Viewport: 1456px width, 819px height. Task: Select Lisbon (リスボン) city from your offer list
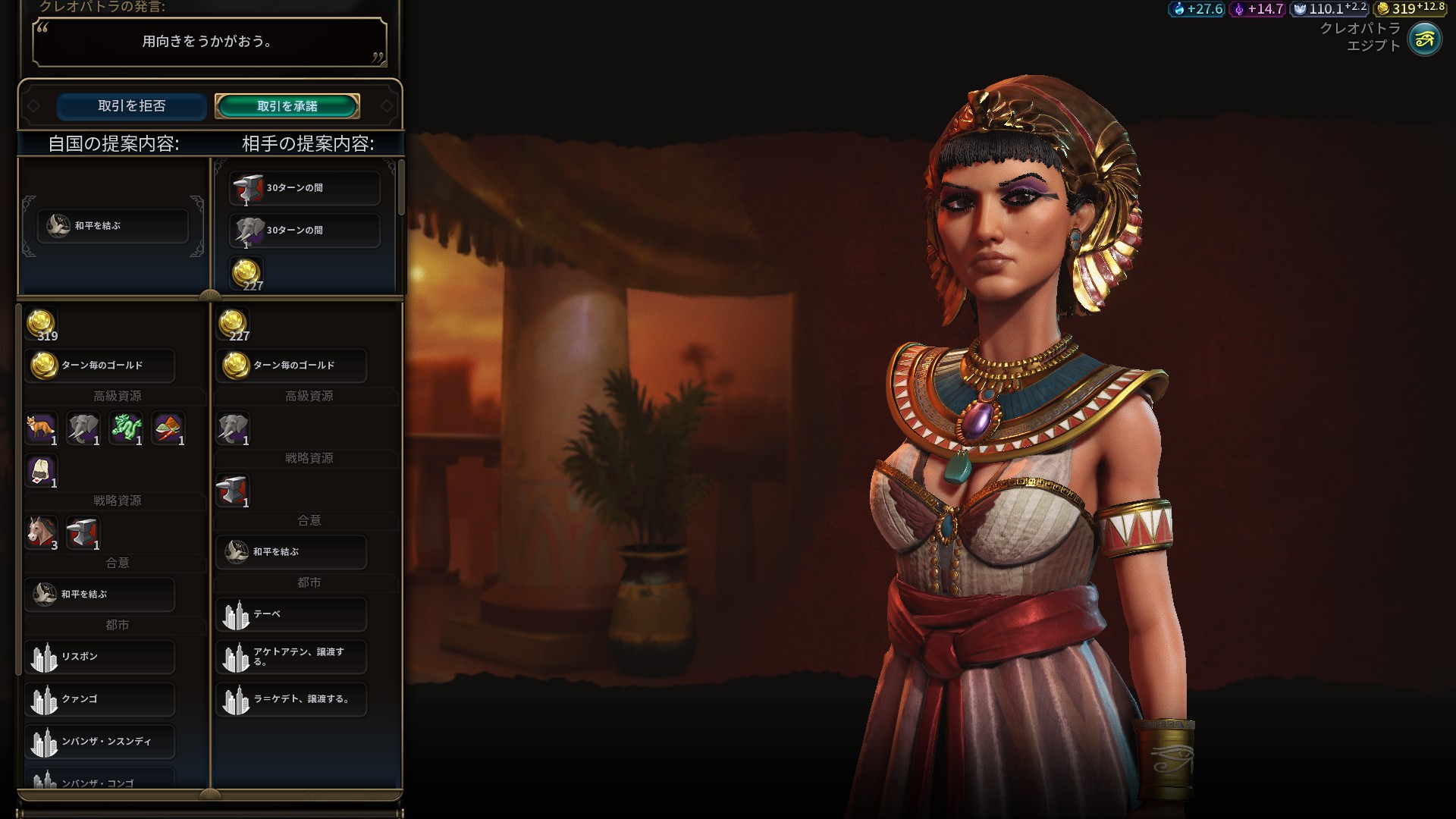(100, 657)
